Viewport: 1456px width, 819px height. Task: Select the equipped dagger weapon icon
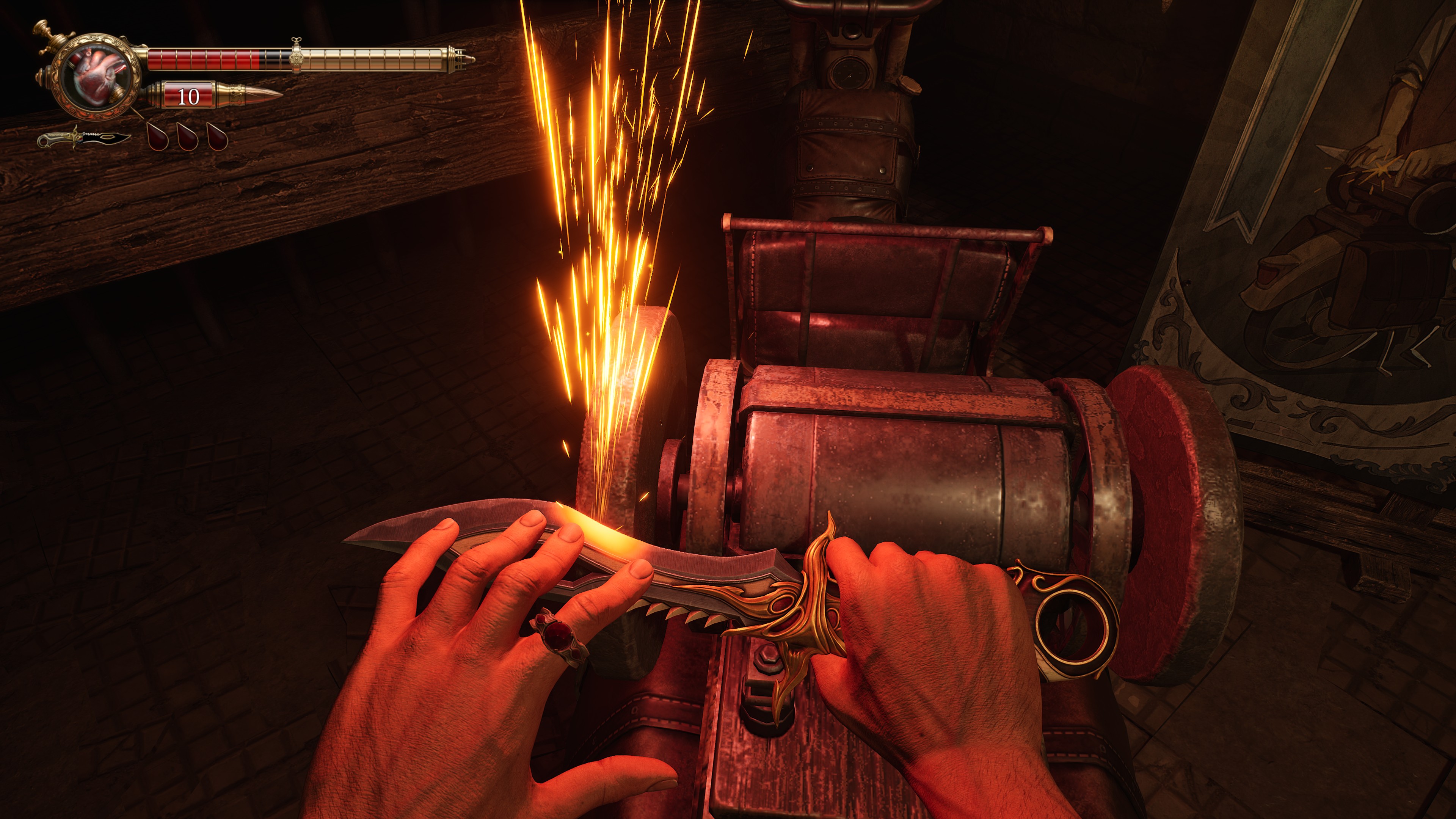(83, 138)
